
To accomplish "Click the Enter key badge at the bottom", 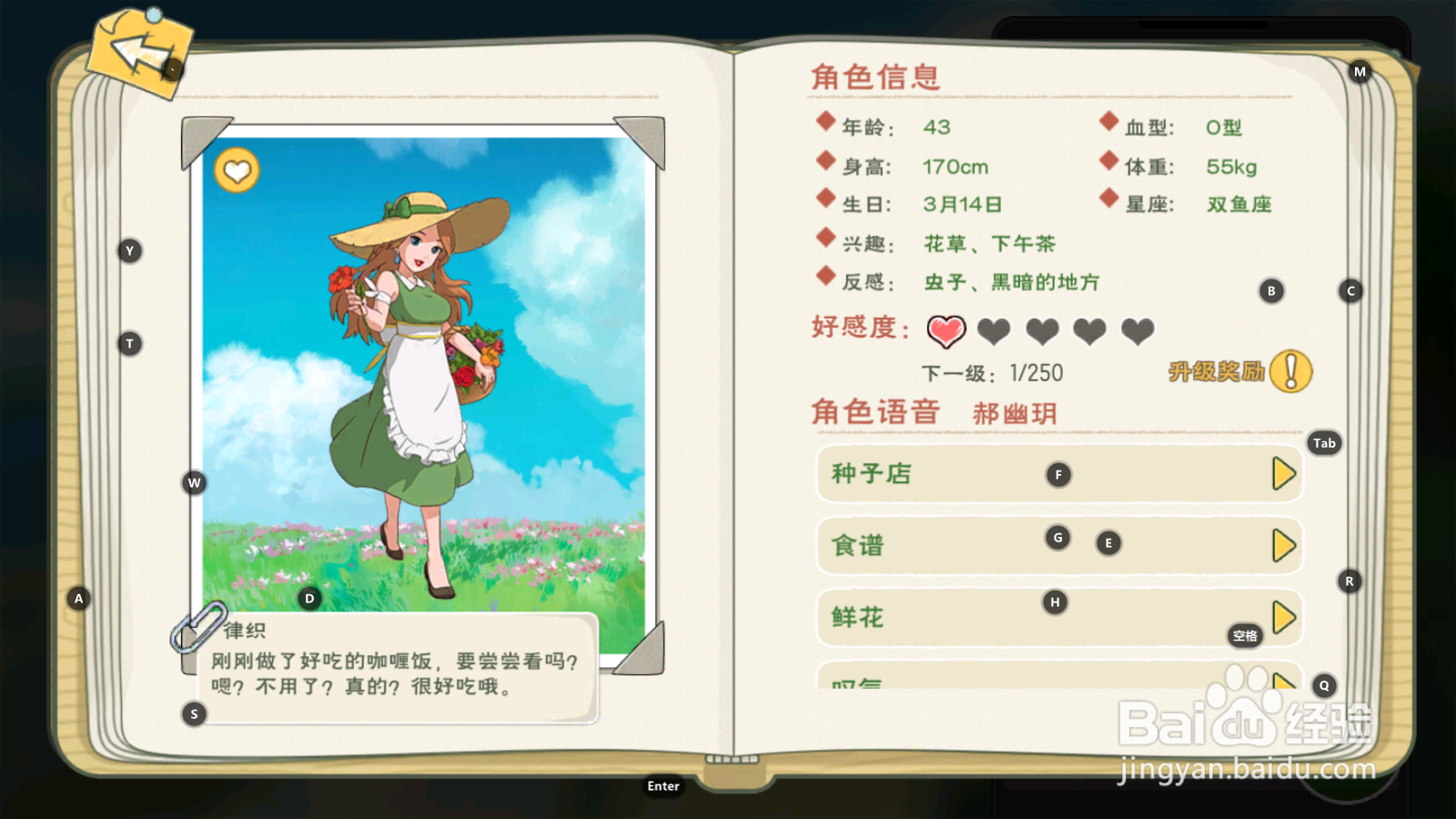I will (x=663, y=785).
